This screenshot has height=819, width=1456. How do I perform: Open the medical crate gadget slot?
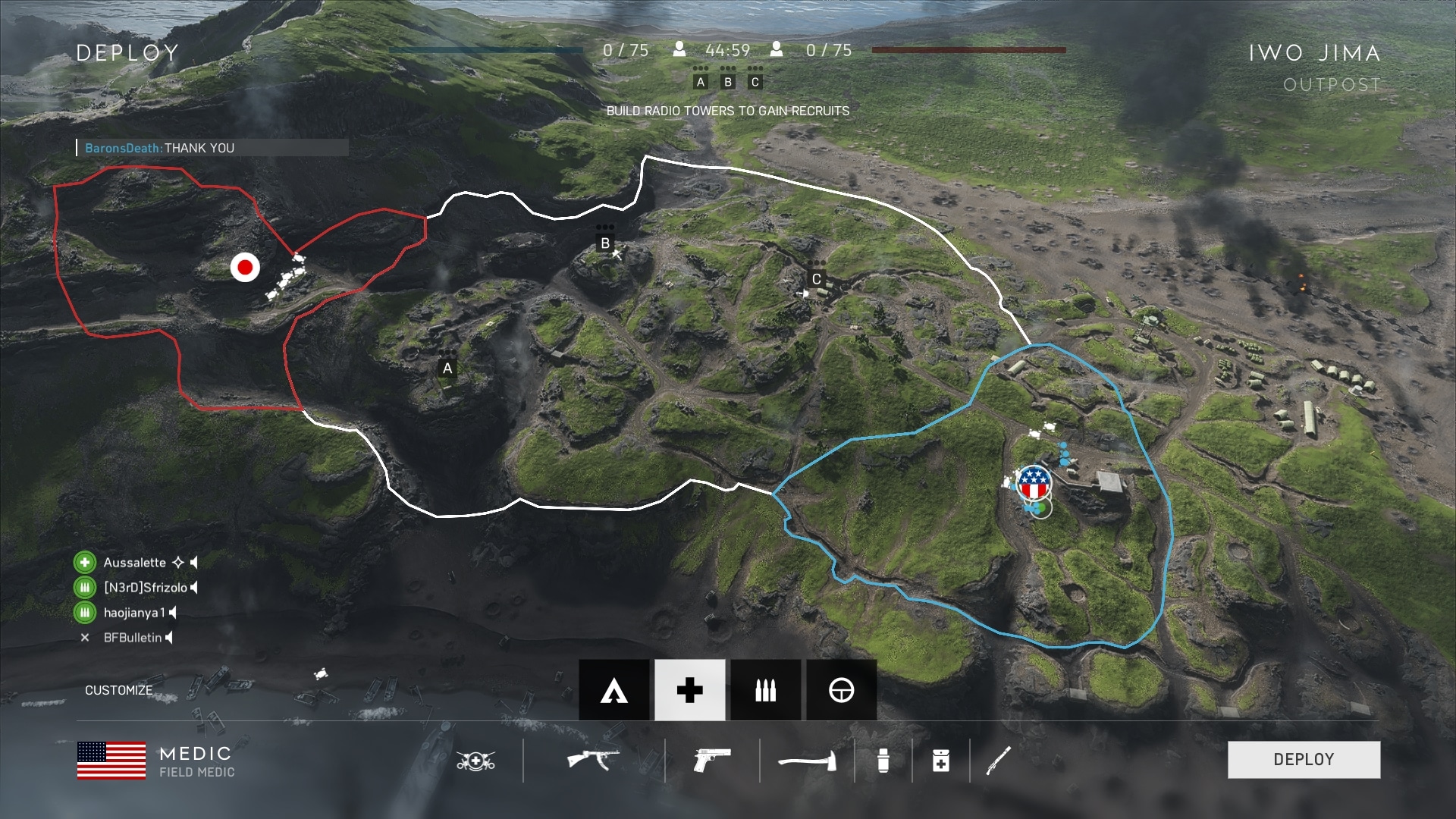[940, 760]
